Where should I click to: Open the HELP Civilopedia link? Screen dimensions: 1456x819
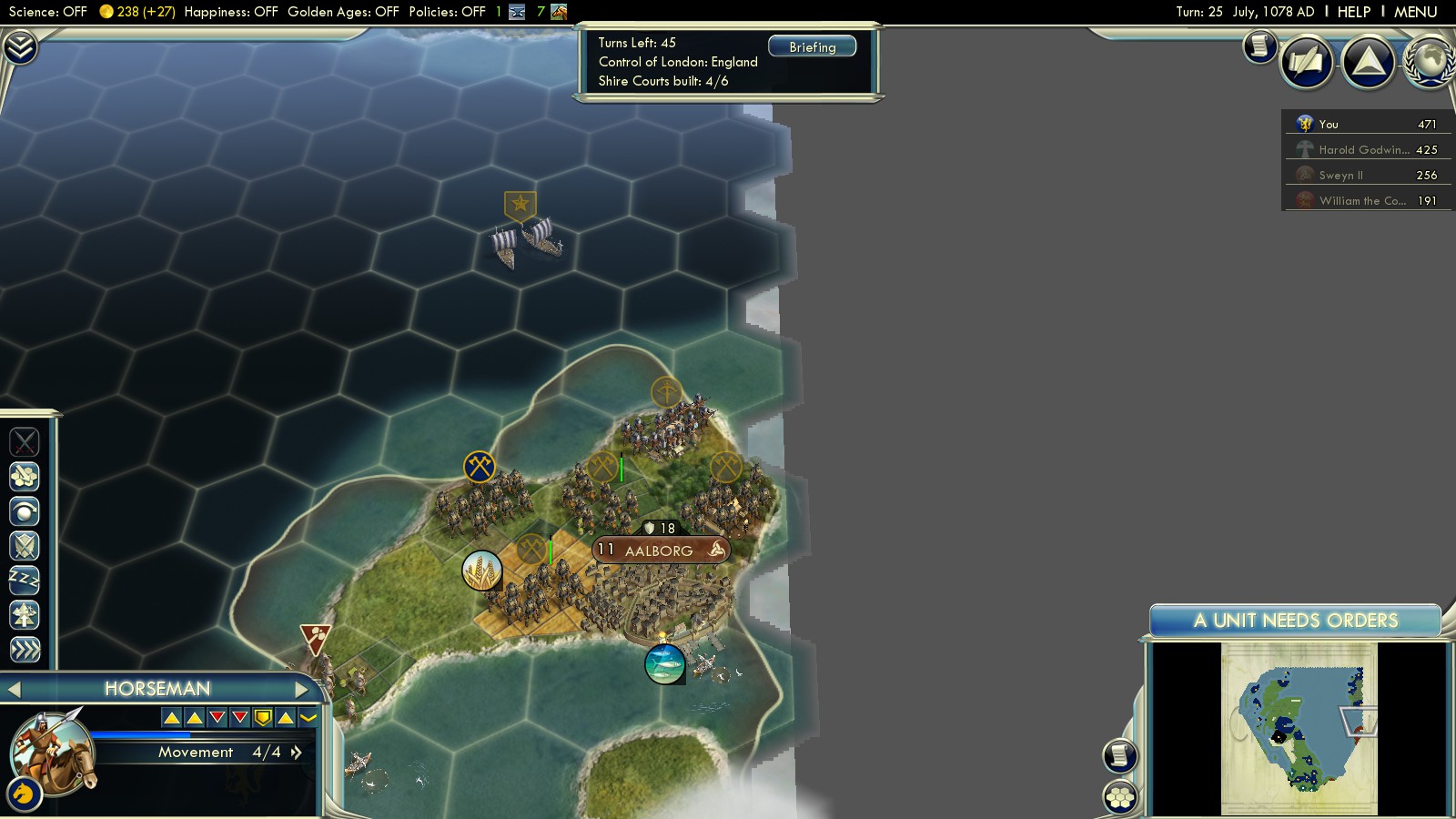click(1353, 12)
